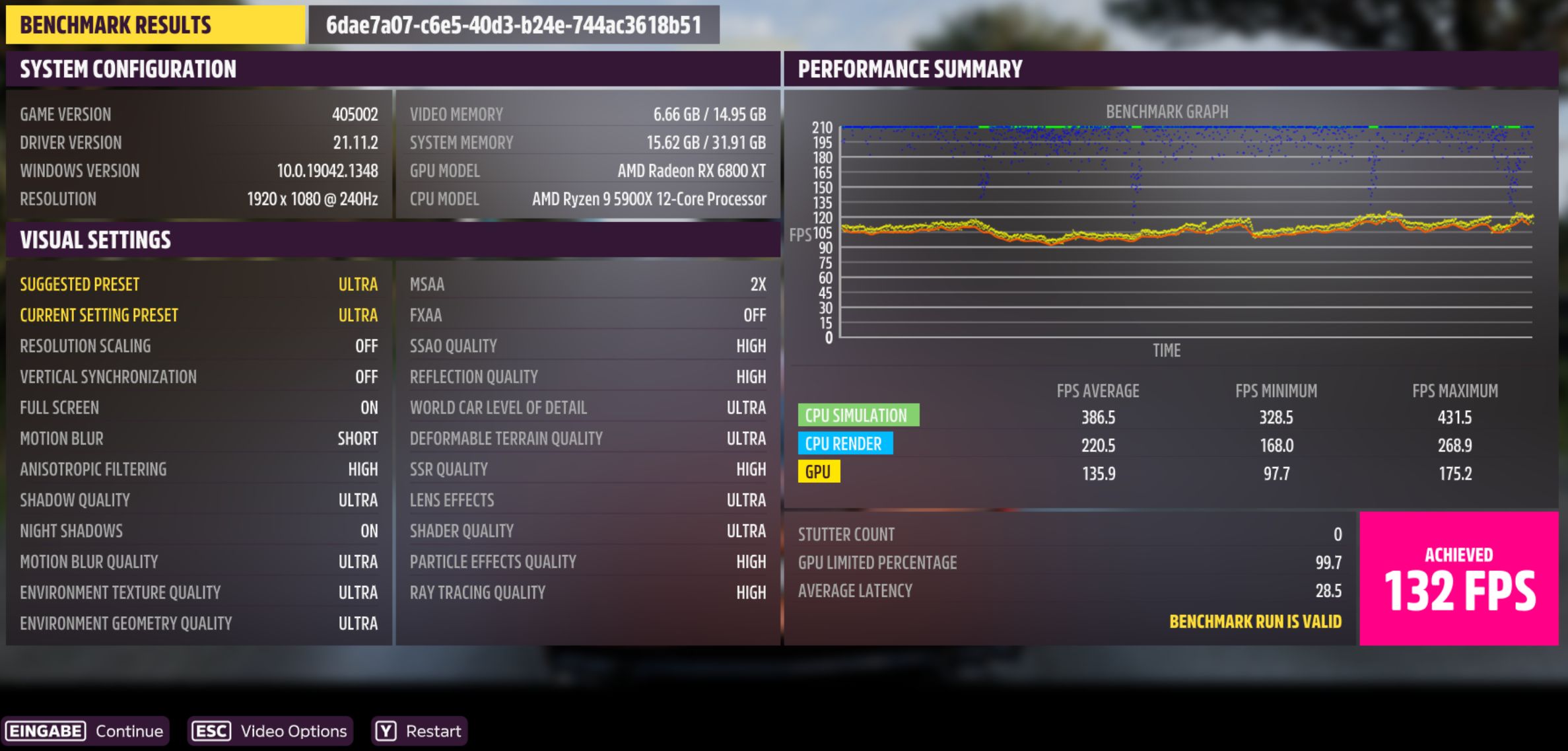Open the MSAA 2X setting
Image resolution: width=1568 pixels, height=751 pixels.
[588, 284]
